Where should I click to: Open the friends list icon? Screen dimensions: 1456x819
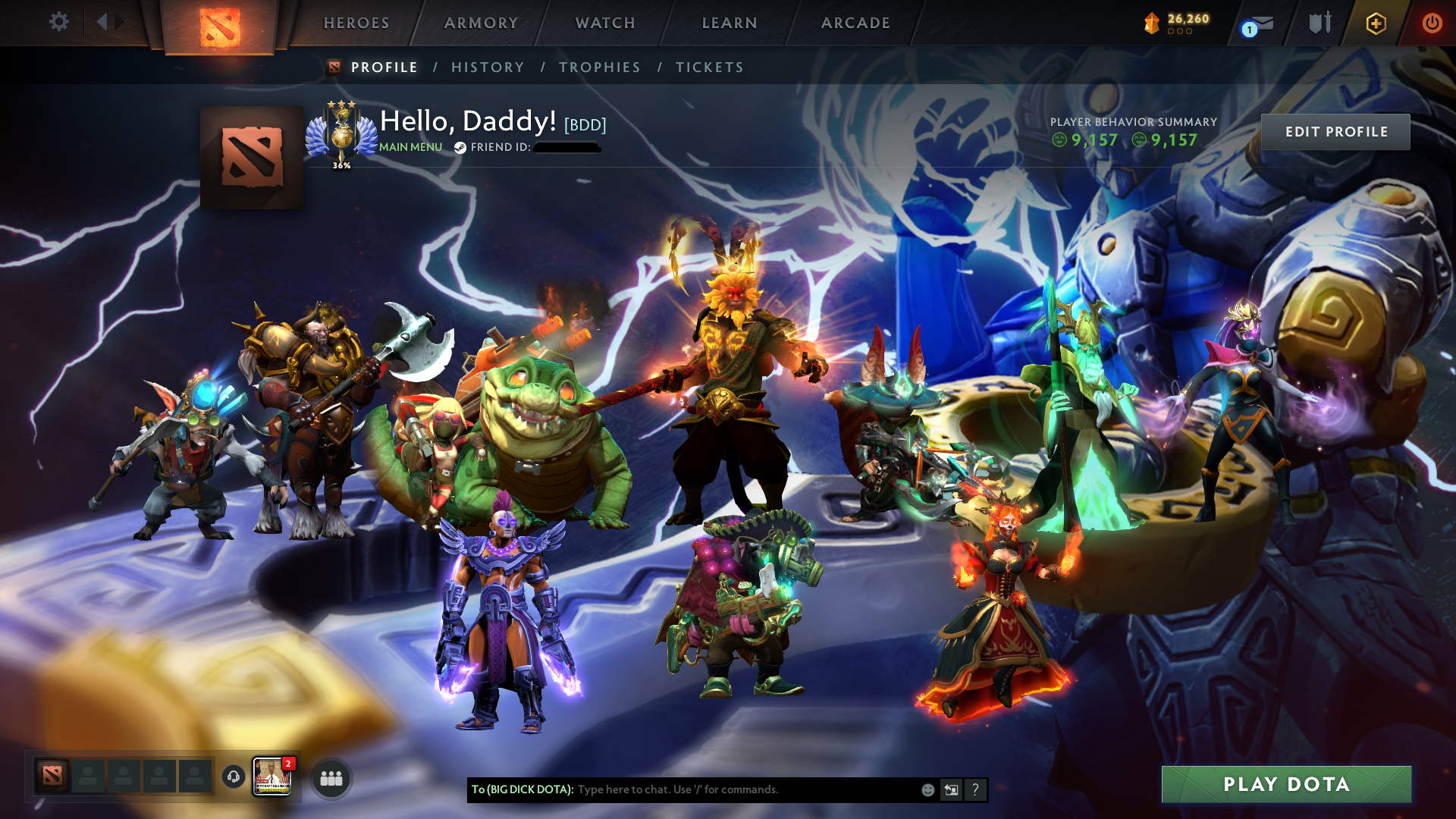330,778
